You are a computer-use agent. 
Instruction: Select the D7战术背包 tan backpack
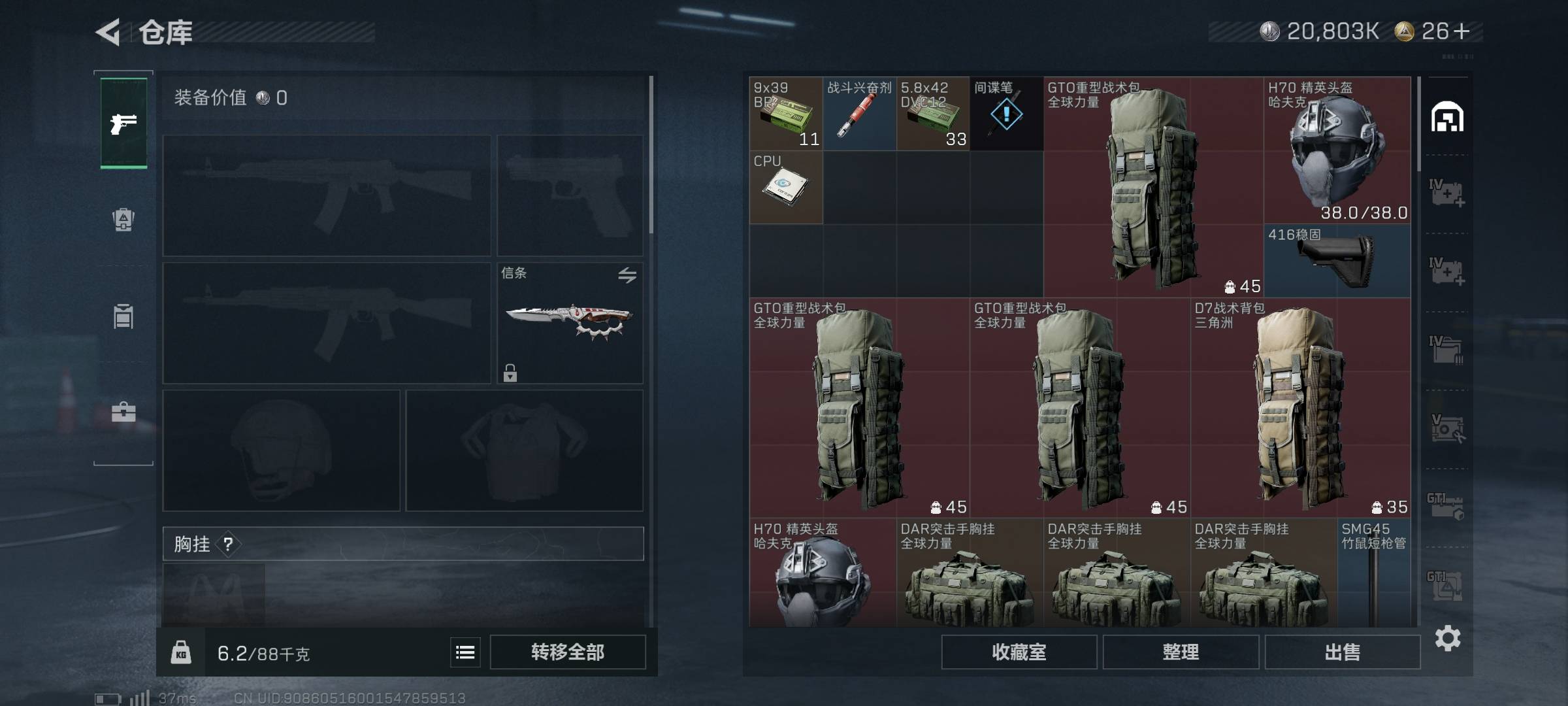(x=1300, y=409)
